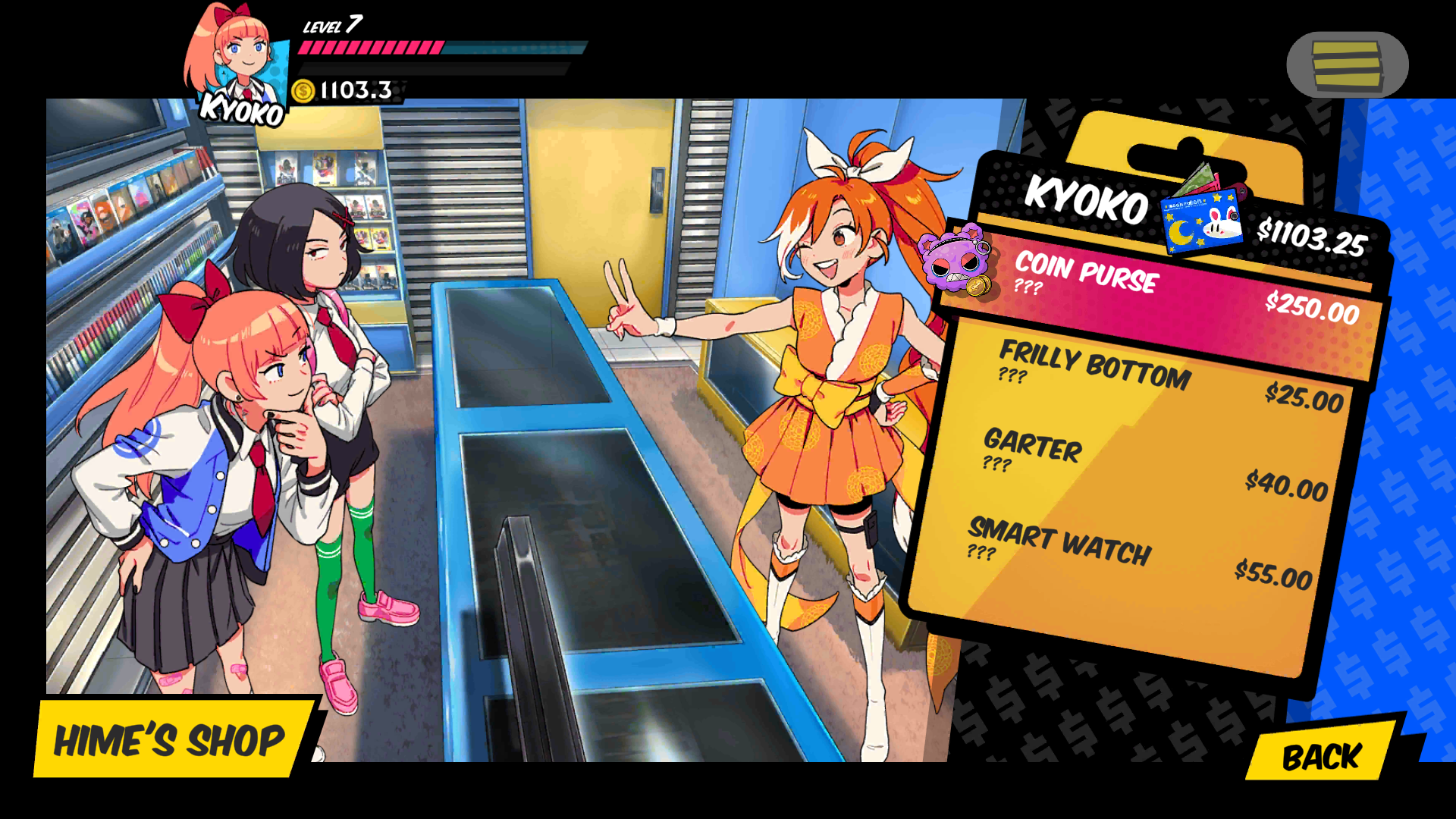Select the Hime's Shop title banner

coord(171,741)
